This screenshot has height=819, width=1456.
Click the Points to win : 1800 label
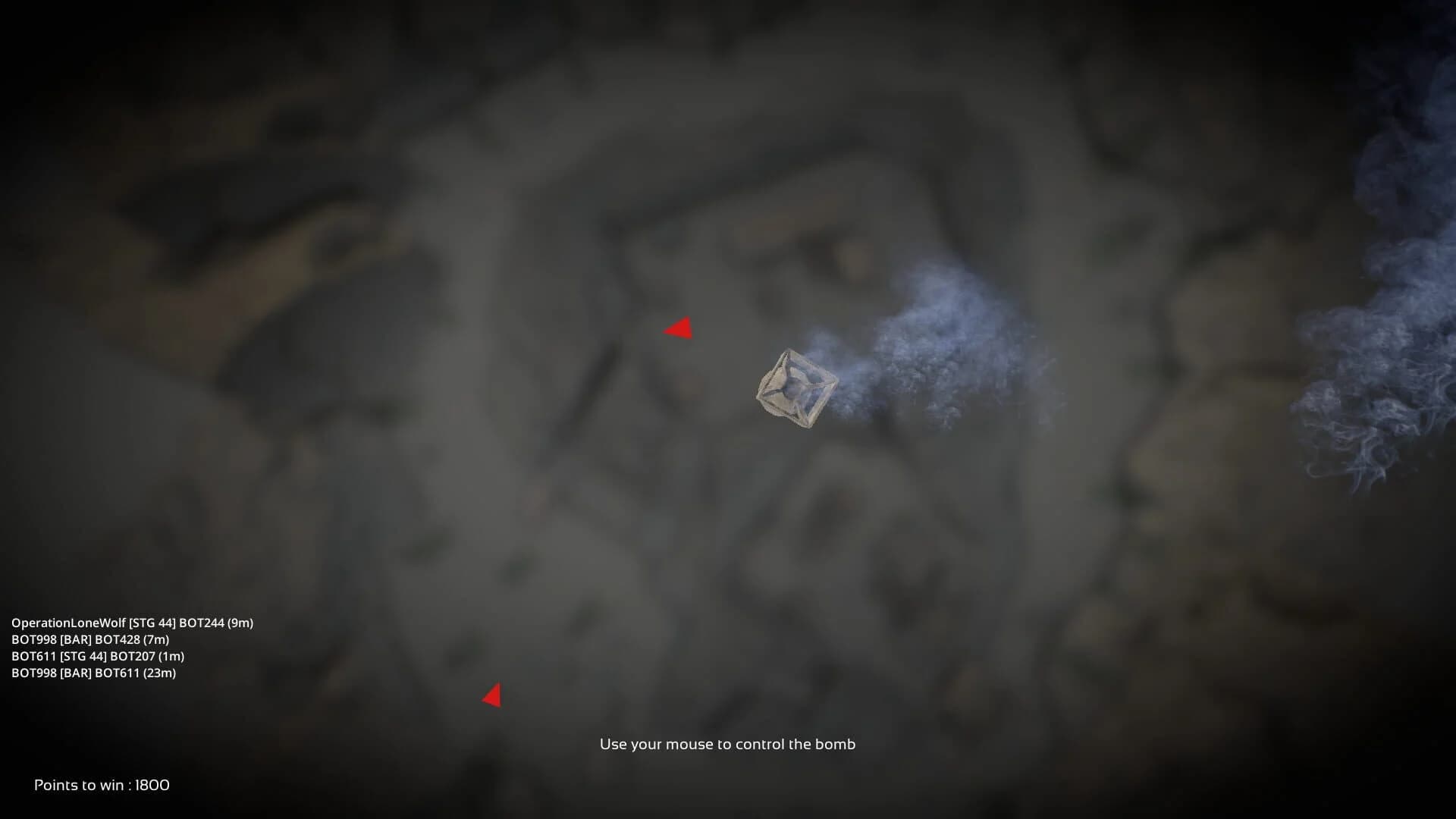pyautogui.click(x=99, y=786)
